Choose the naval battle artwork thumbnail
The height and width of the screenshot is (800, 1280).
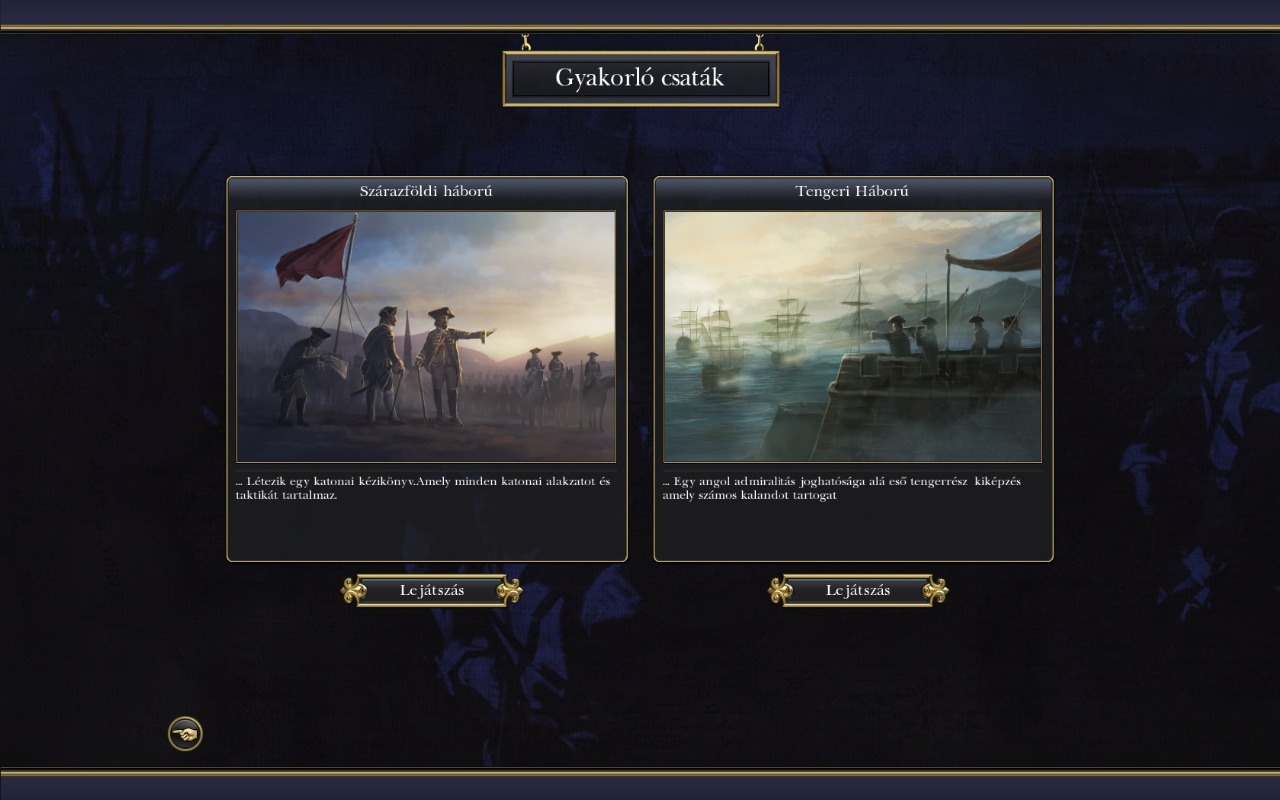[x=853, y=336]
